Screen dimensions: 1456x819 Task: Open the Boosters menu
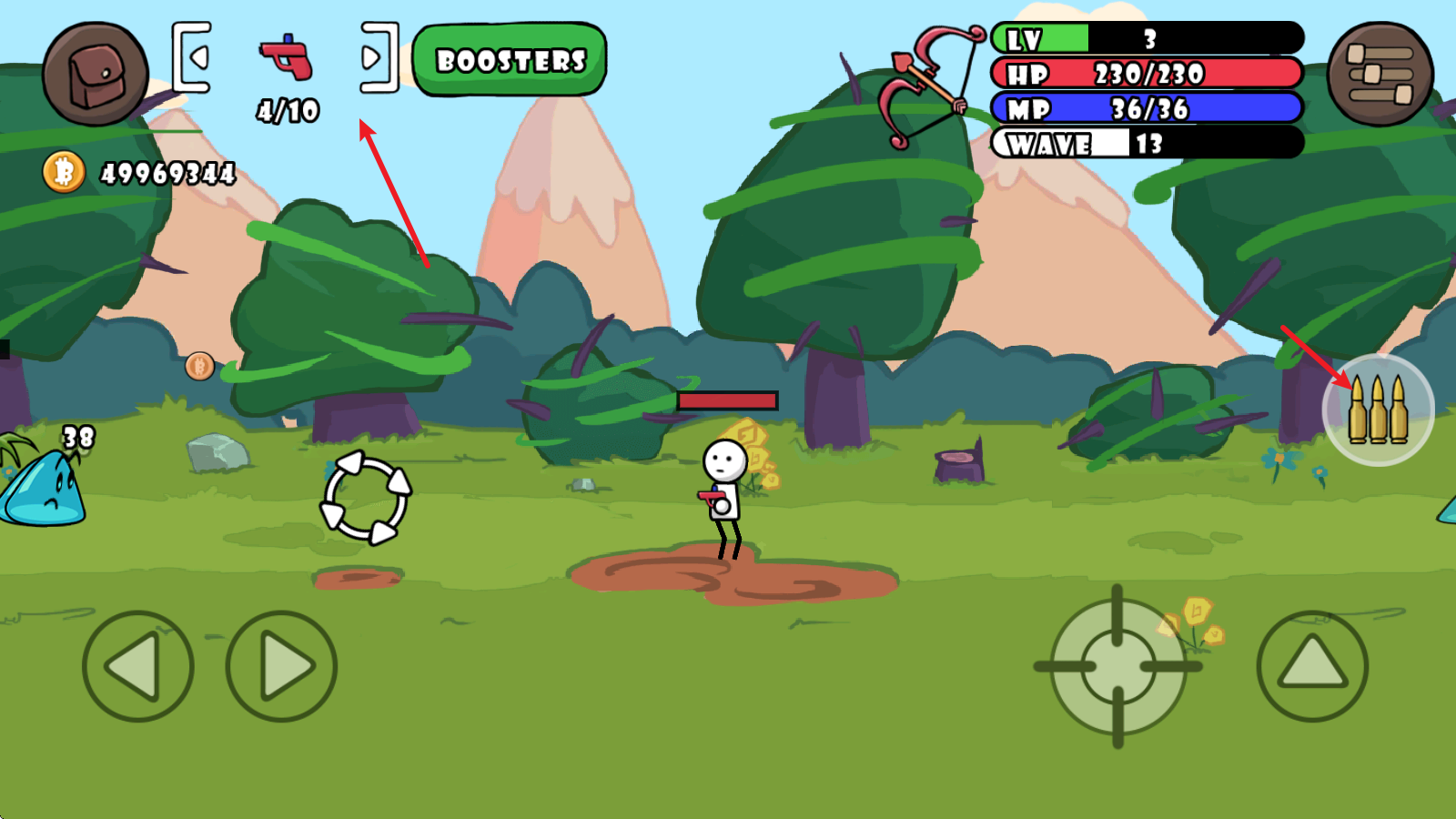(510, 60)
